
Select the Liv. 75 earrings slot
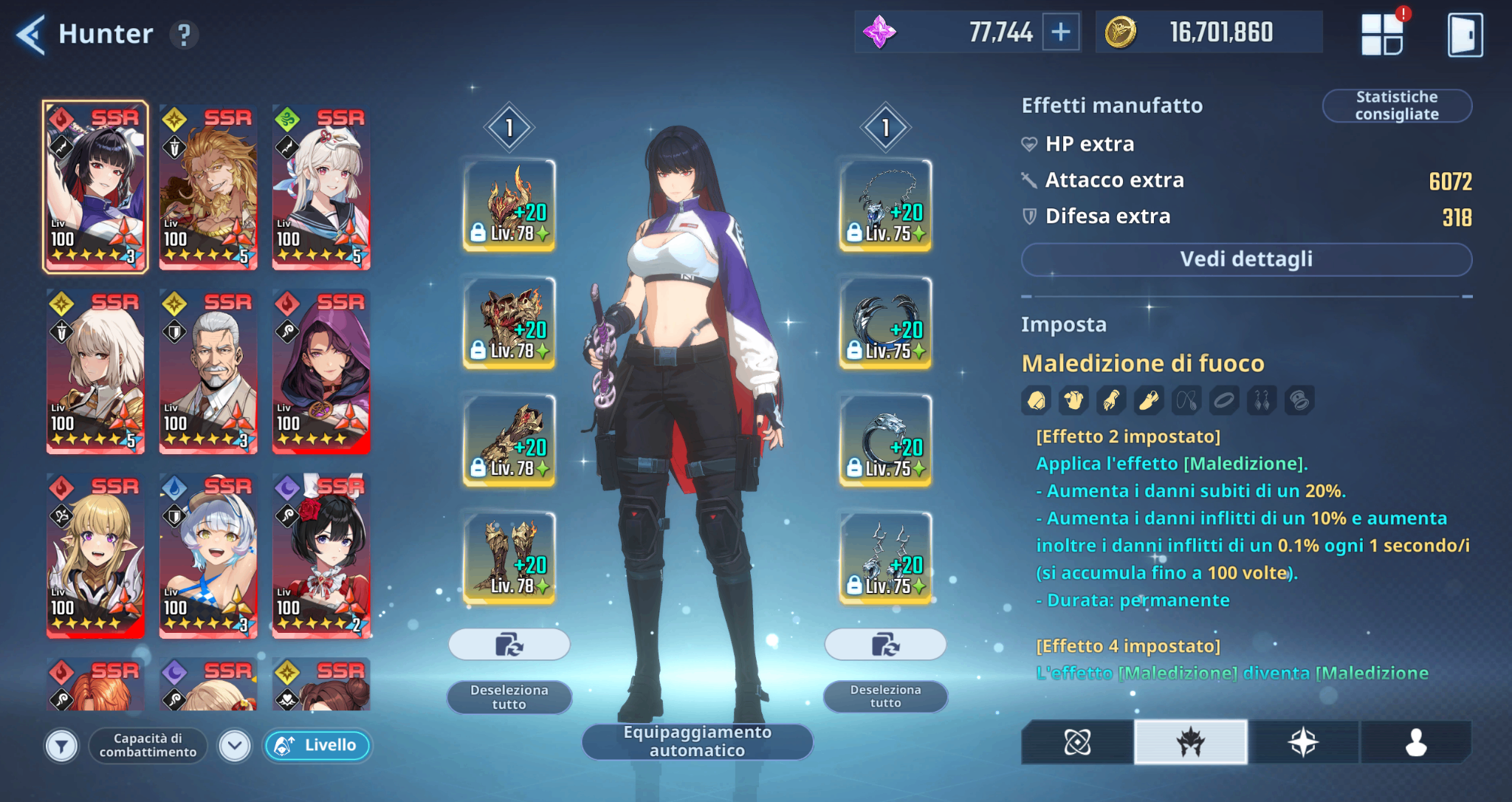click(x=885, y=558)
